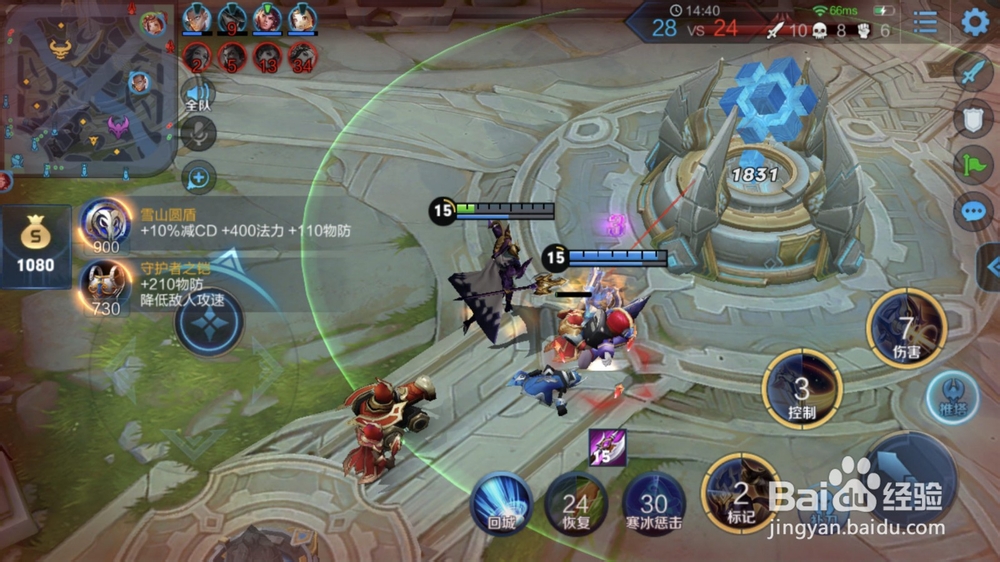This screenshot has height=562, width=1000.
Task: Open the scoreboard list menu
Action: coord(926,23)
